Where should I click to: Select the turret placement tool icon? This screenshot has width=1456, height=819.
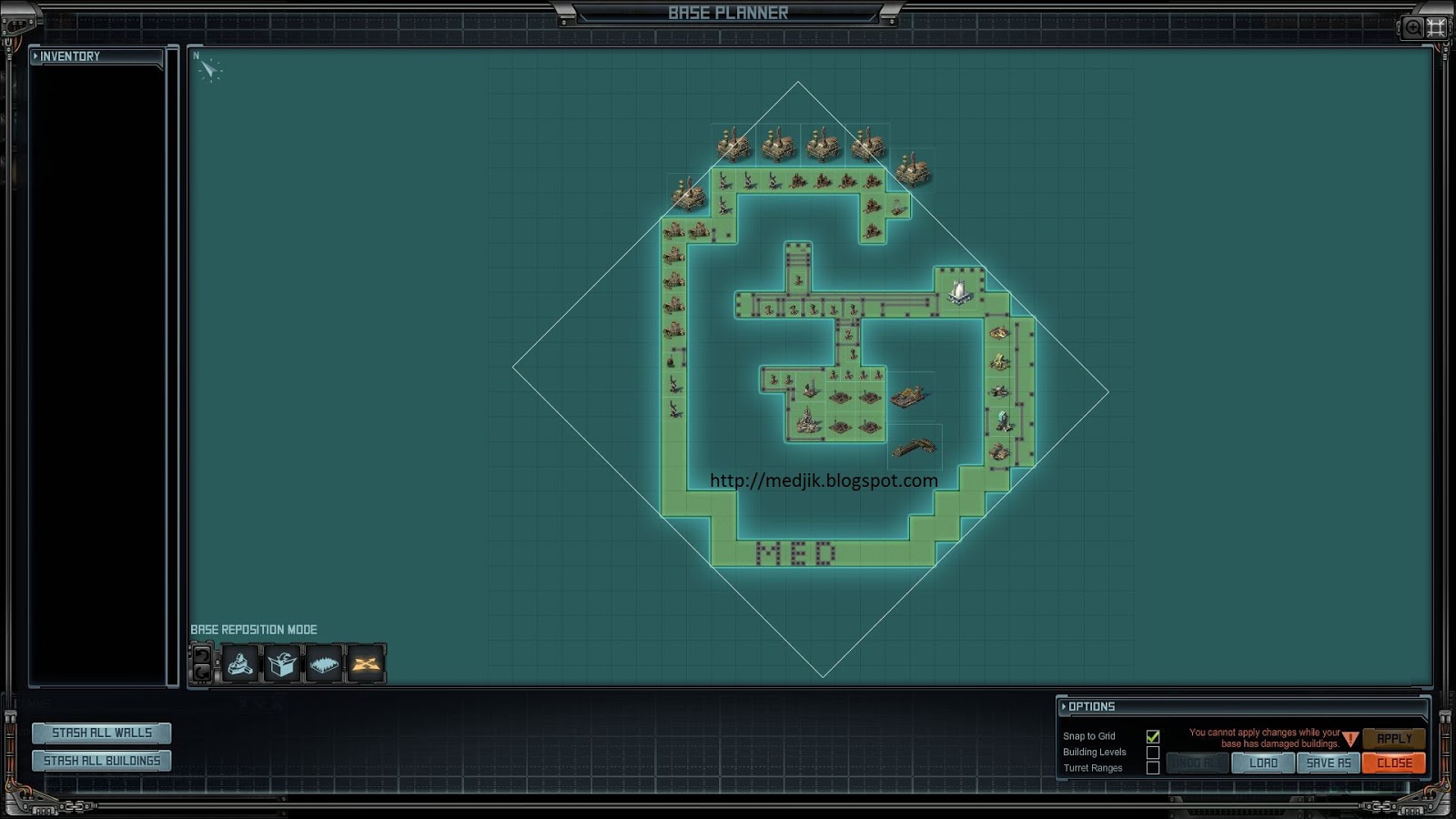pos(238,662)
